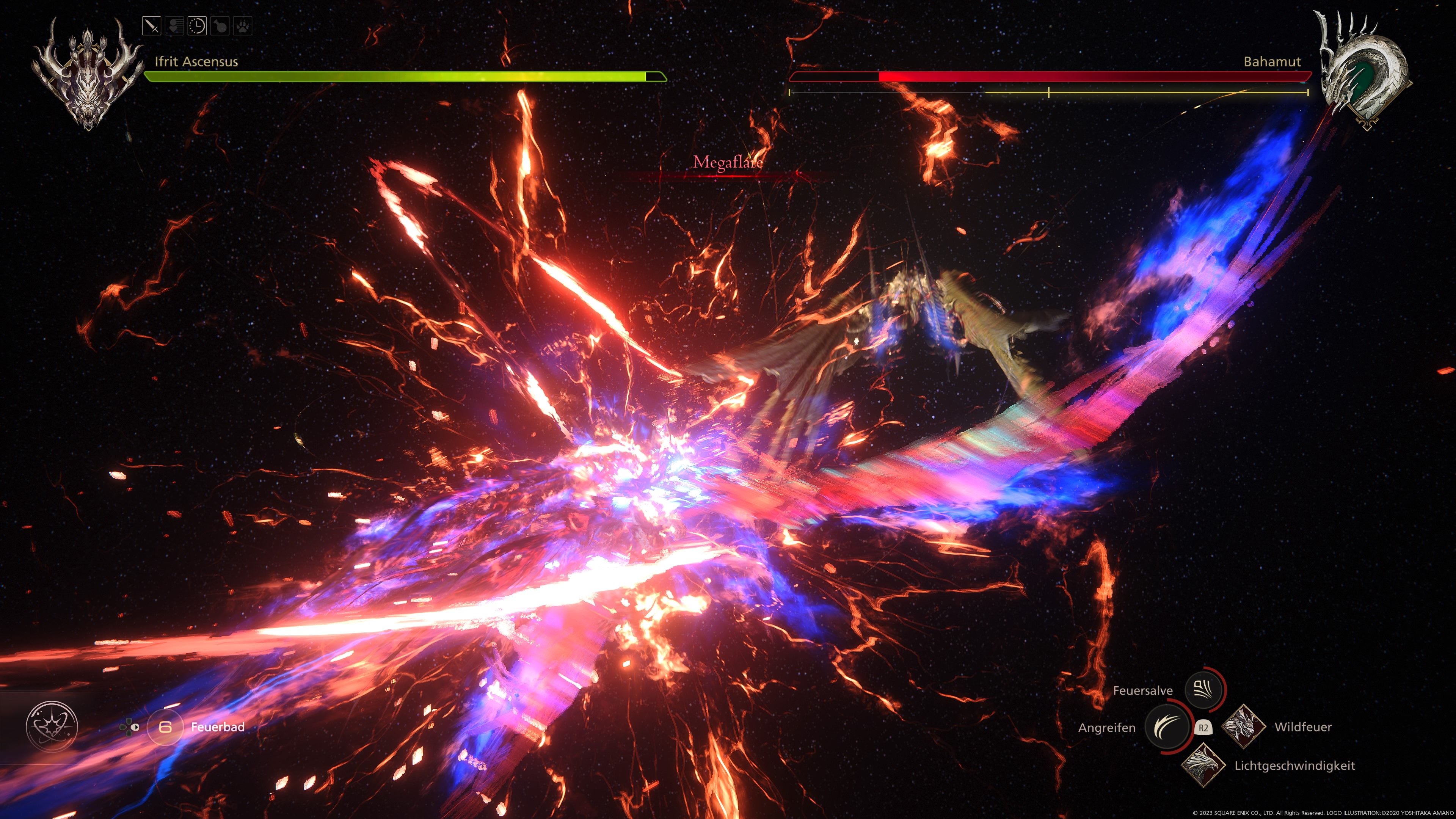Click the clock timer status icon

coord(197,26)
